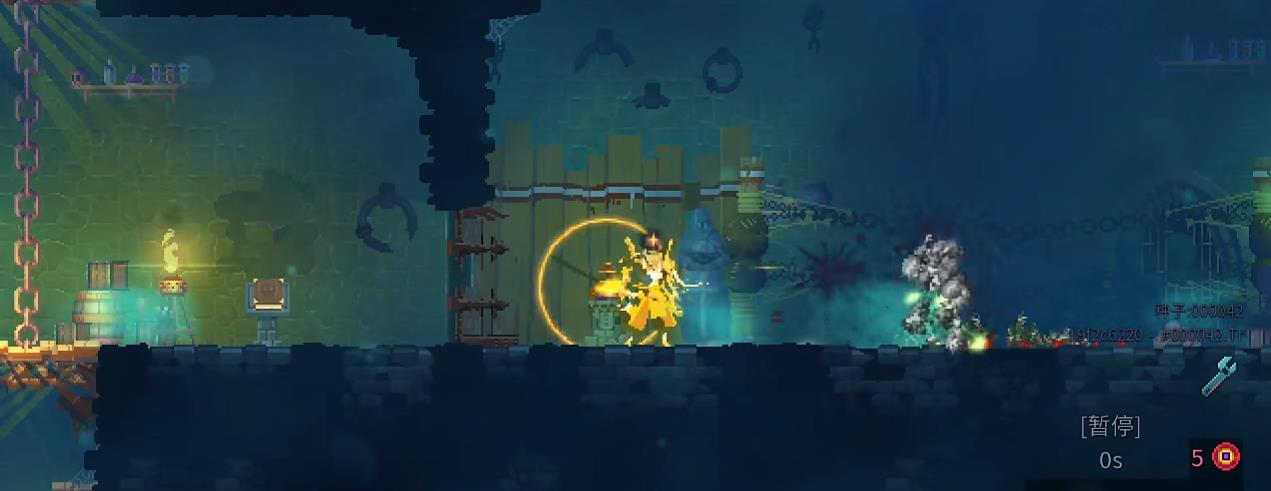Screen dimensions: 1271x491
Task: Select the red cell counter icon
Action: [x=1226, y=458]
